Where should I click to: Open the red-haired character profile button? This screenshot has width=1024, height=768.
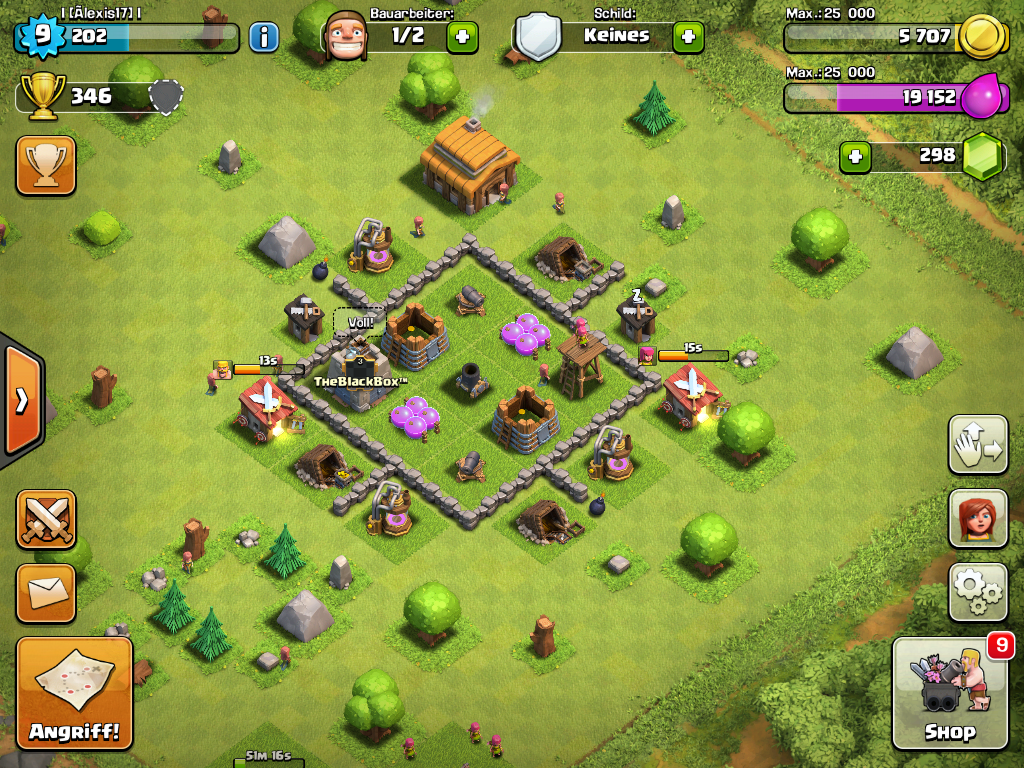click(x=977, y=518)
